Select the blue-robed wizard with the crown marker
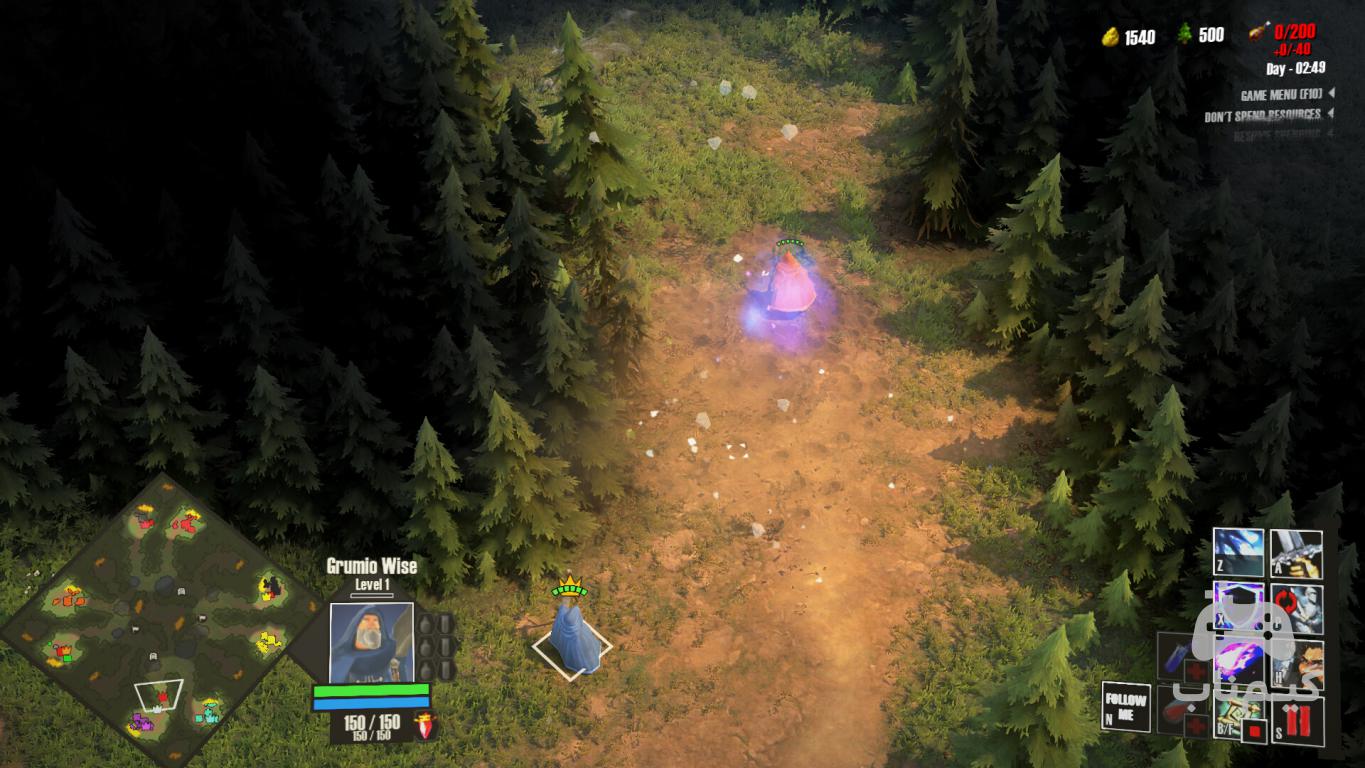This screenshot has height=768, width=1365. [x=571, y=638]
